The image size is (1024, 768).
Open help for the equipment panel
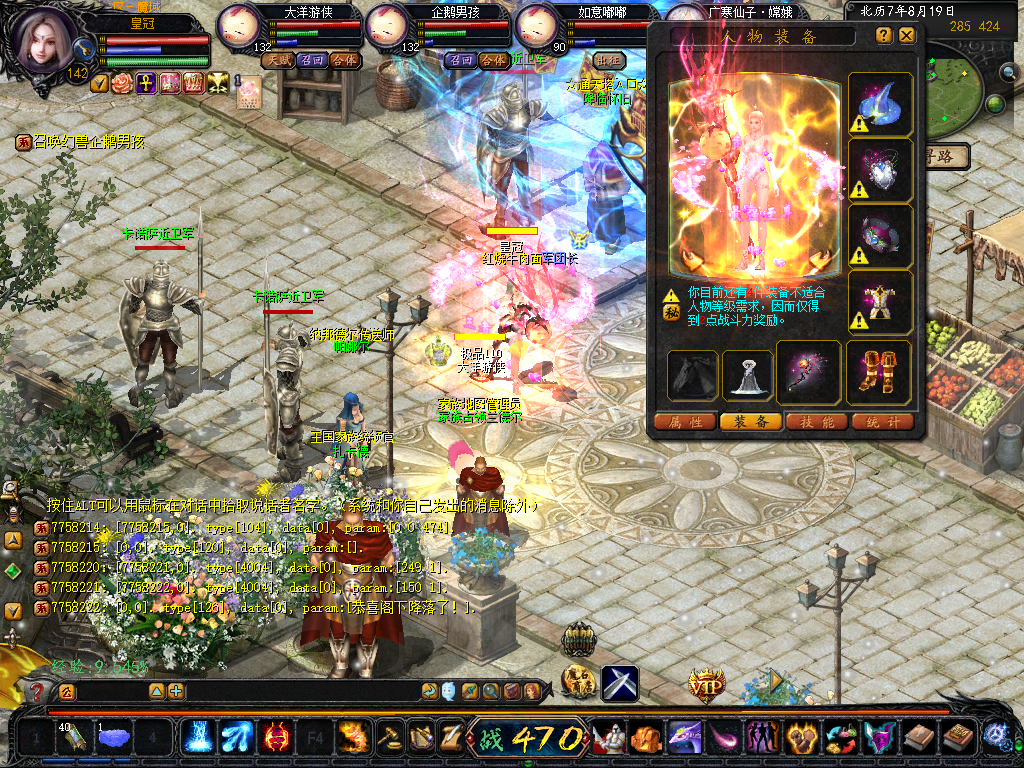coord(884,35)
